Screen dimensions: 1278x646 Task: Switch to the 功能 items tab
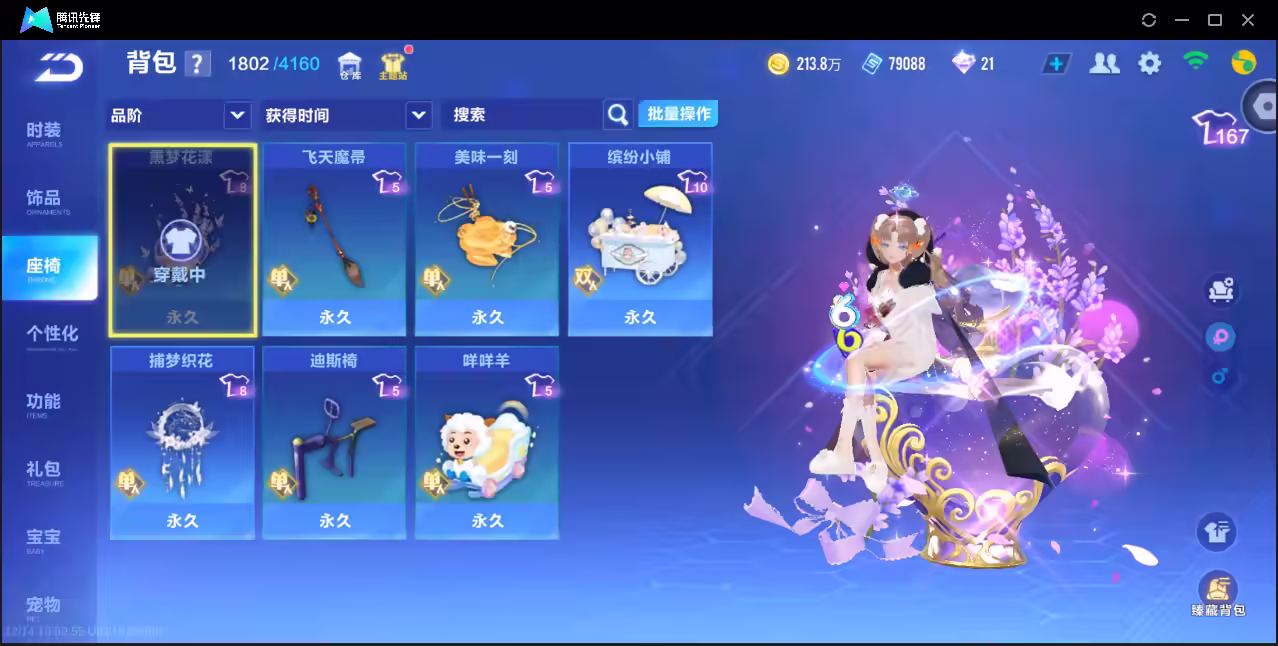pos(44,403)
